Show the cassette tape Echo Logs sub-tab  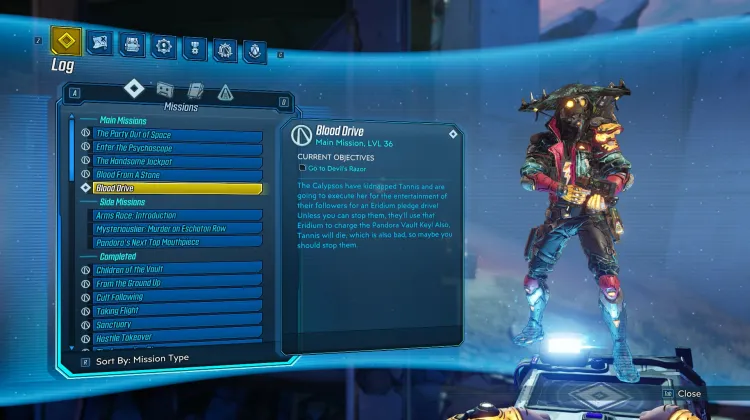point(165,91)
